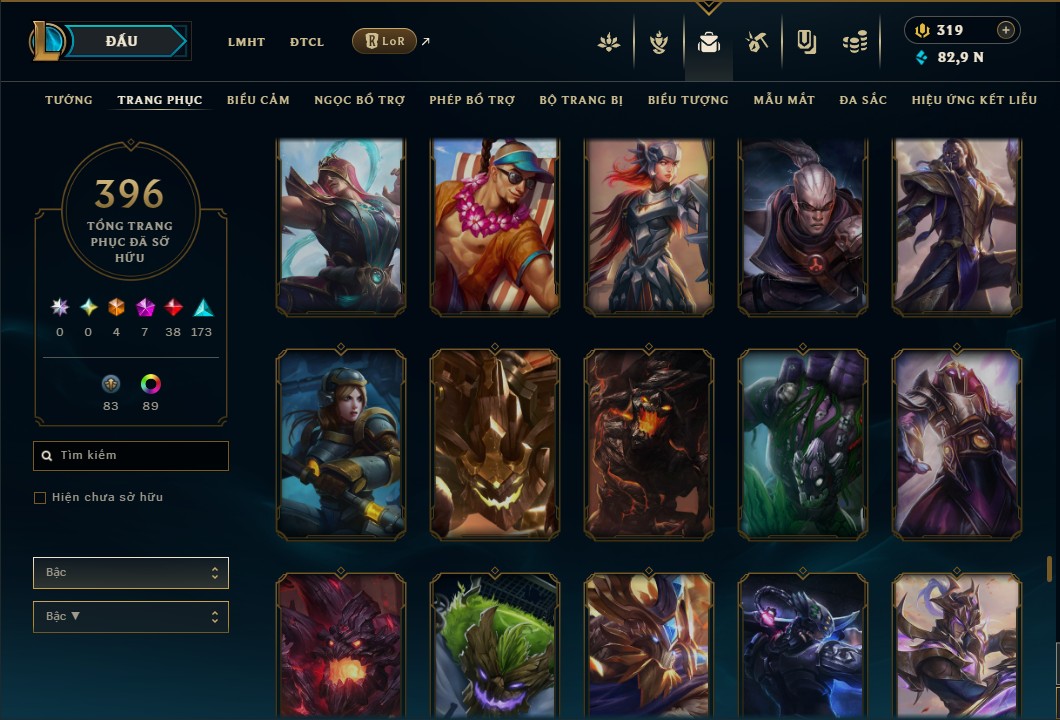
Task: Open the HIỆU ỨNG KẾT LIỄU tab
Action: tap(976, 100)
